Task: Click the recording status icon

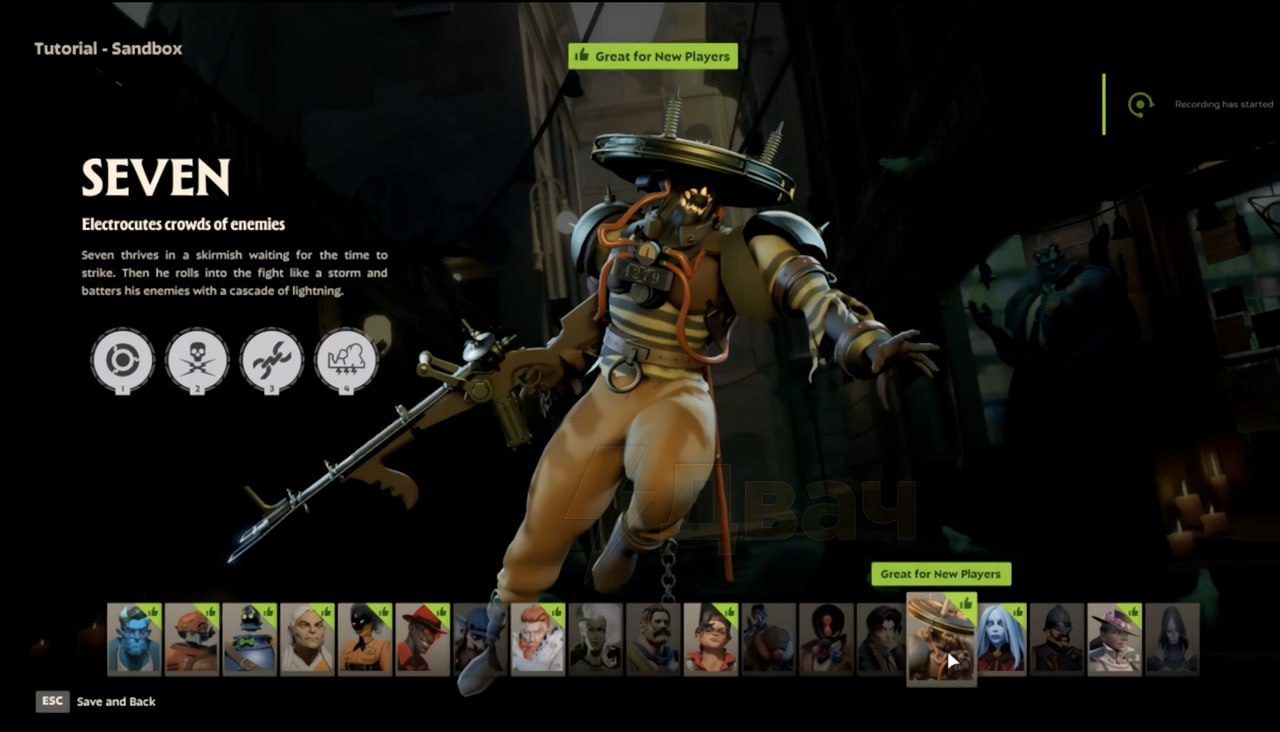Action: point(1140,104)
